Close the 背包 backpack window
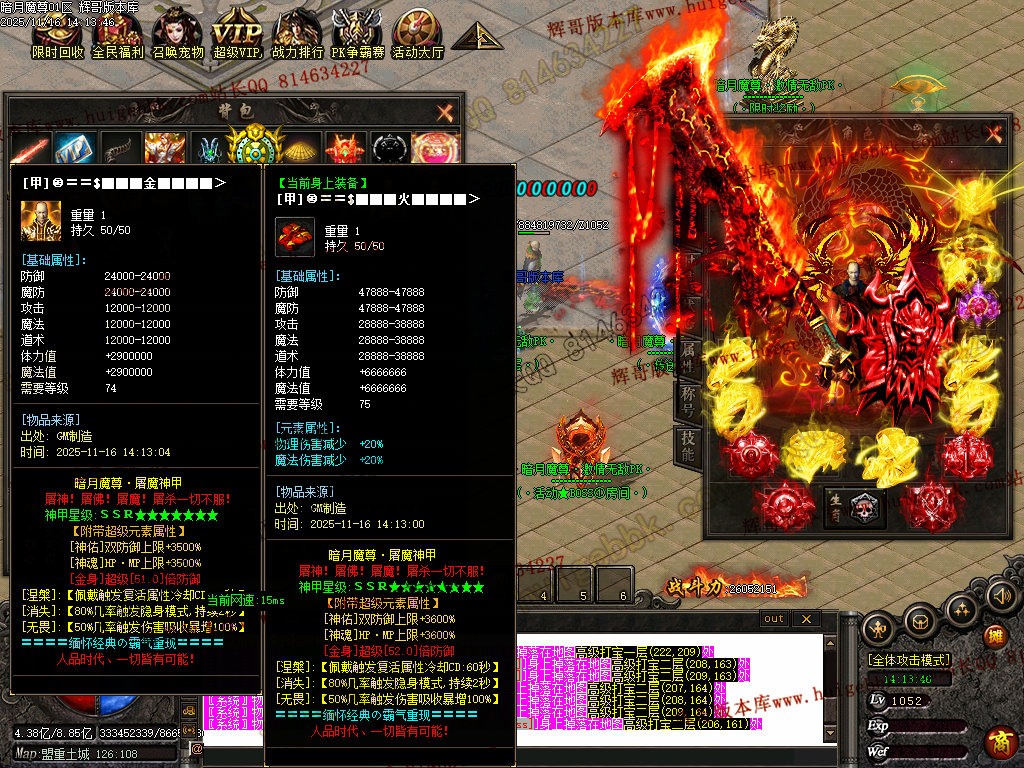 (x=445, y=112)
